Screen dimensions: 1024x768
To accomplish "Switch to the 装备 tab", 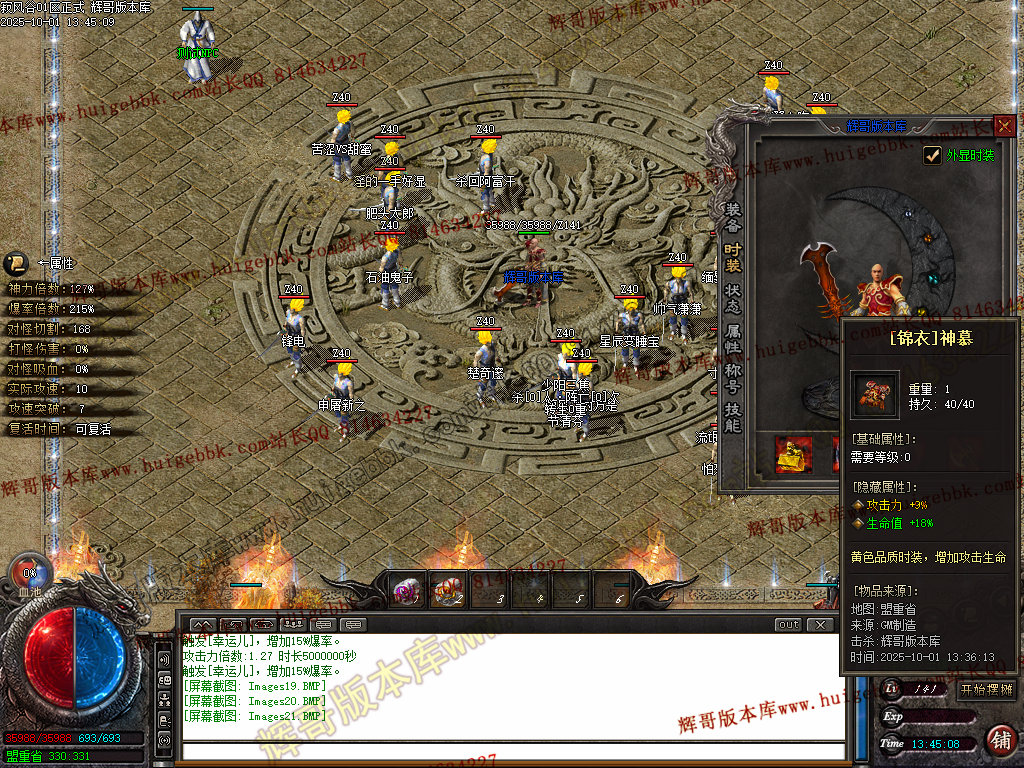I will [x=733, y=211].
